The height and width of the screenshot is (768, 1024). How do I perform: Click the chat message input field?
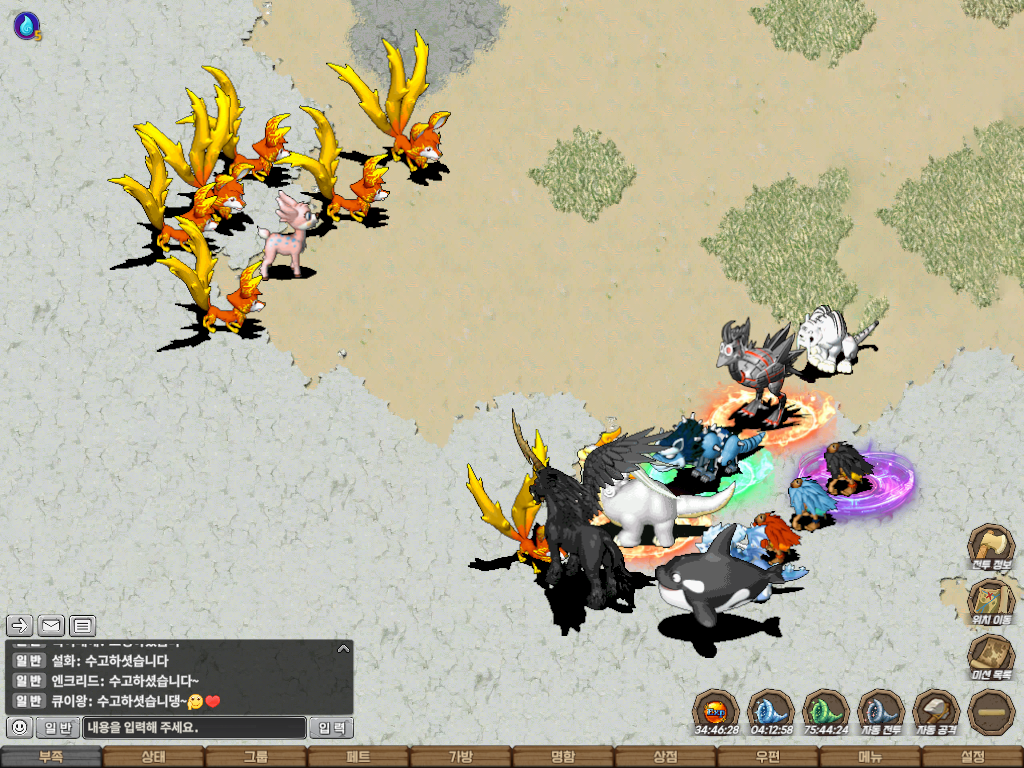tap(194, 727)
